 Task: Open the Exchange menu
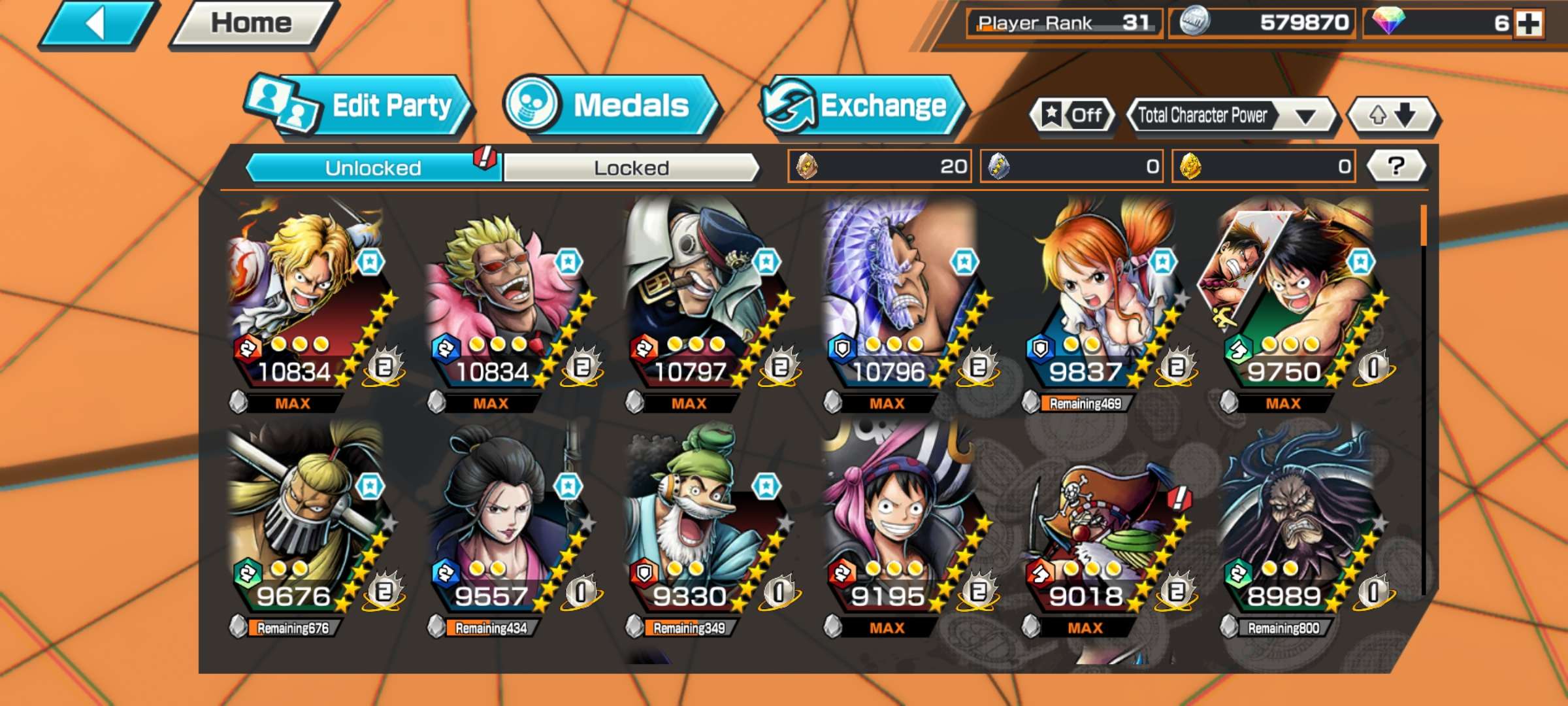pos(862,106)
